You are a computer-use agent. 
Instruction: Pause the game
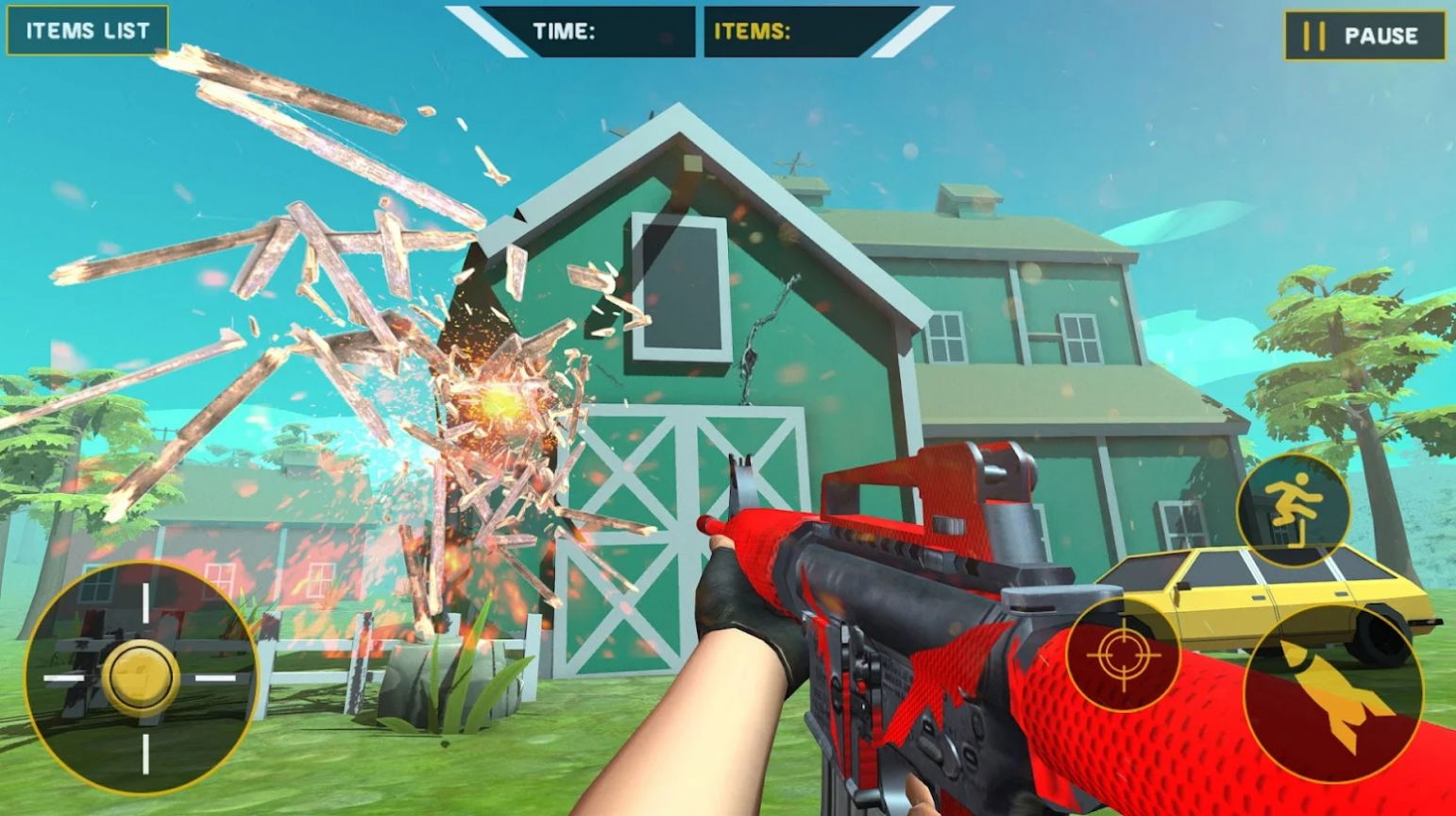(x=1364, y=36)
